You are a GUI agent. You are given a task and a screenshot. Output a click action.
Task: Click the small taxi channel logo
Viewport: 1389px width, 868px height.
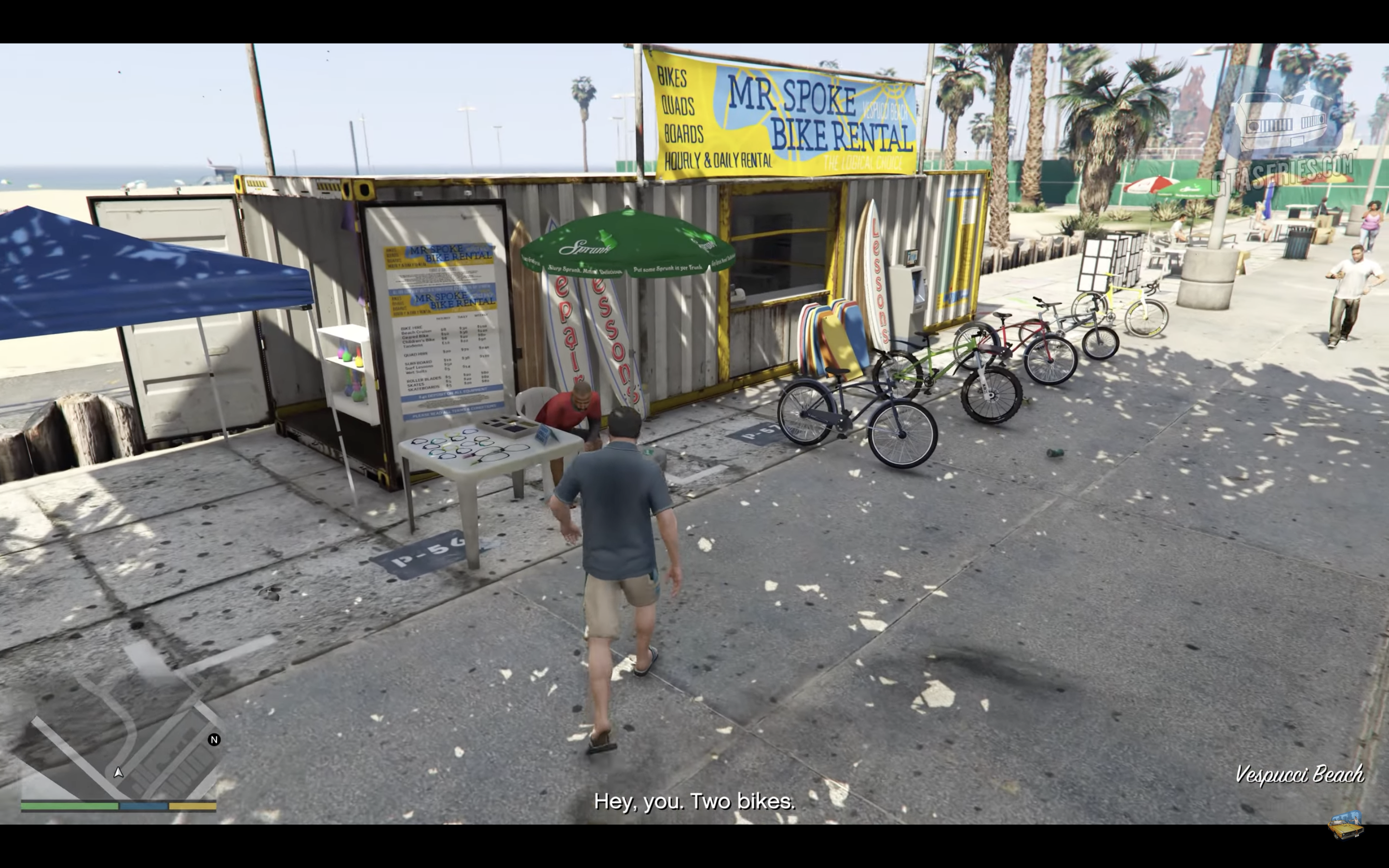click(1346, 825)
